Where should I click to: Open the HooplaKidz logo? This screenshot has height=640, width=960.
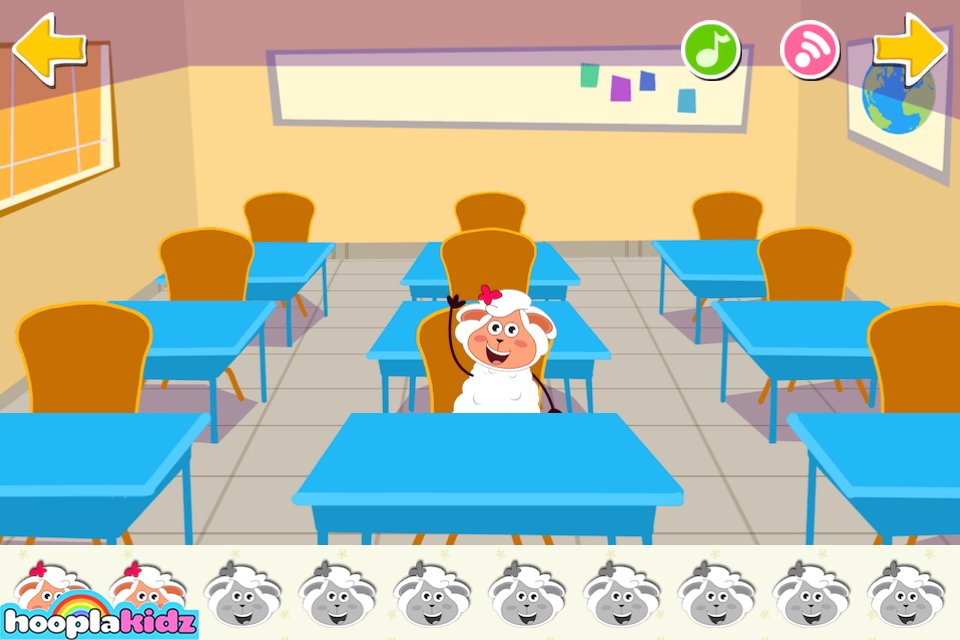point(98,617)
